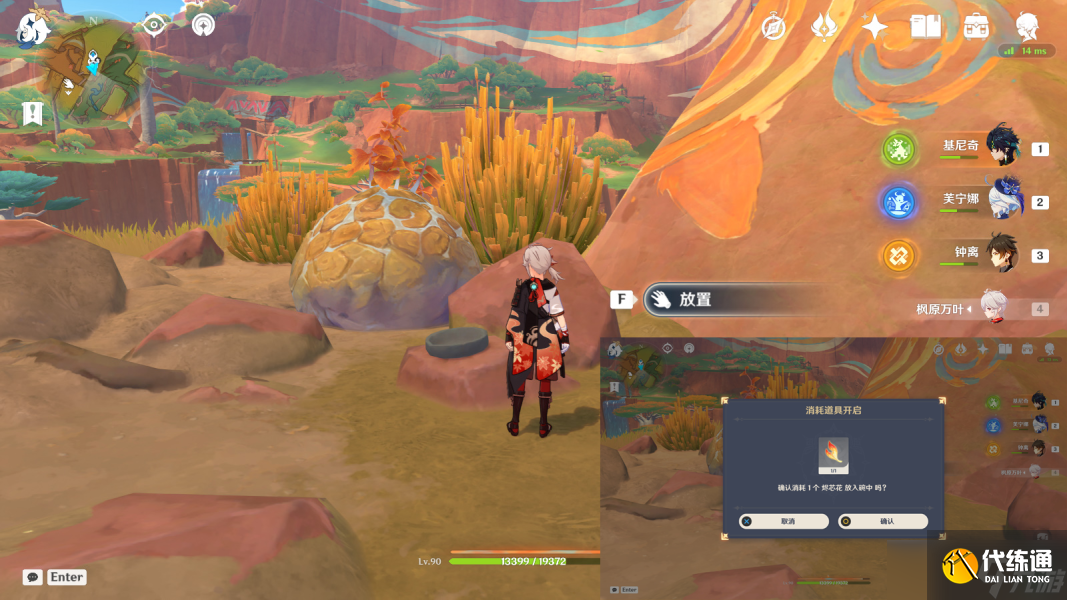Open the compass icon in the top bar
This screenshot has height=600, width=1067.
point(773,27)
